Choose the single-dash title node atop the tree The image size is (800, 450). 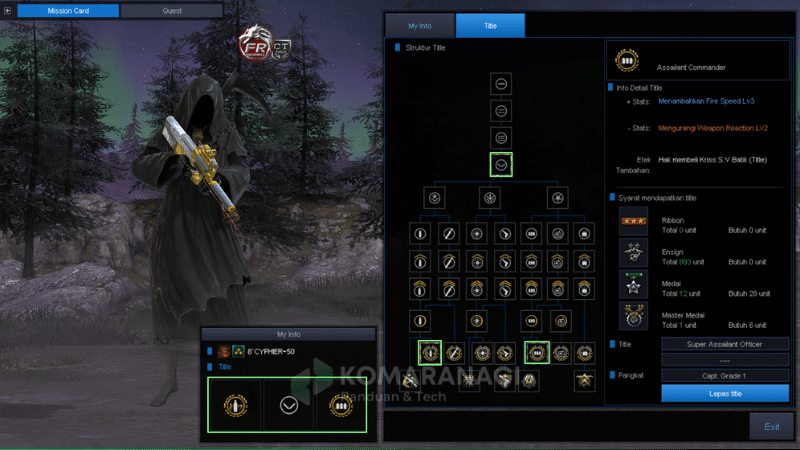coord(501,84)
